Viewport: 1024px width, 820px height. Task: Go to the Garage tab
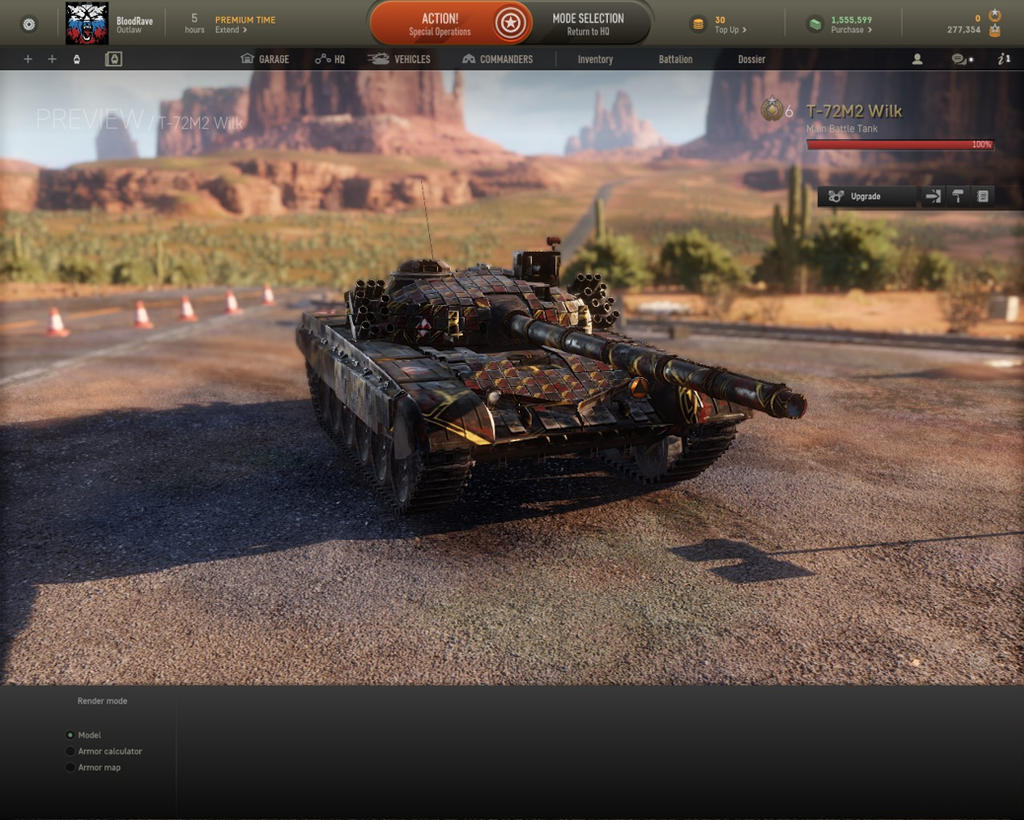pyautogui.click(x=265, y=59)
